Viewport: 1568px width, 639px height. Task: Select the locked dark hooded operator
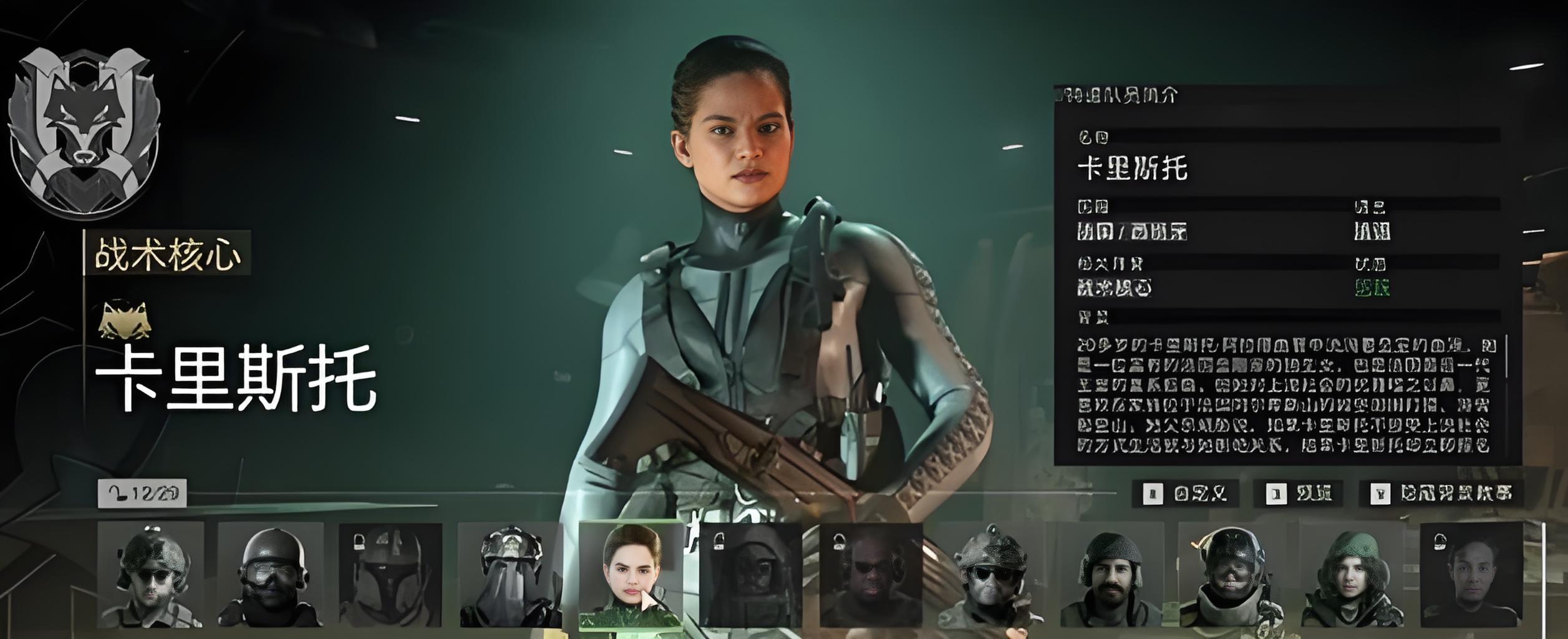750,575
